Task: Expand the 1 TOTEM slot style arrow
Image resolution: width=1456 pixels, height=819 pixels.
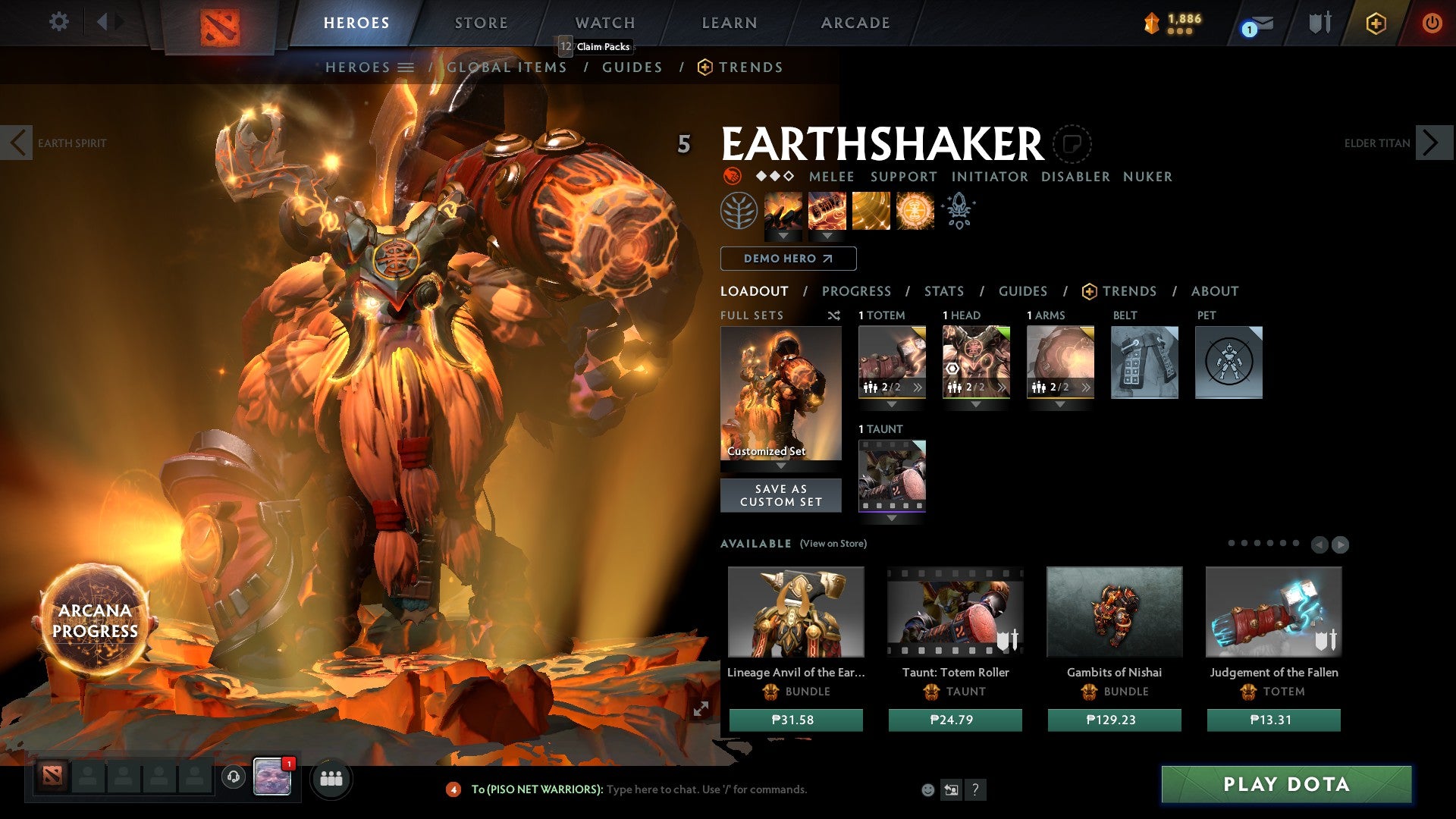Action: tap(892, 405)
